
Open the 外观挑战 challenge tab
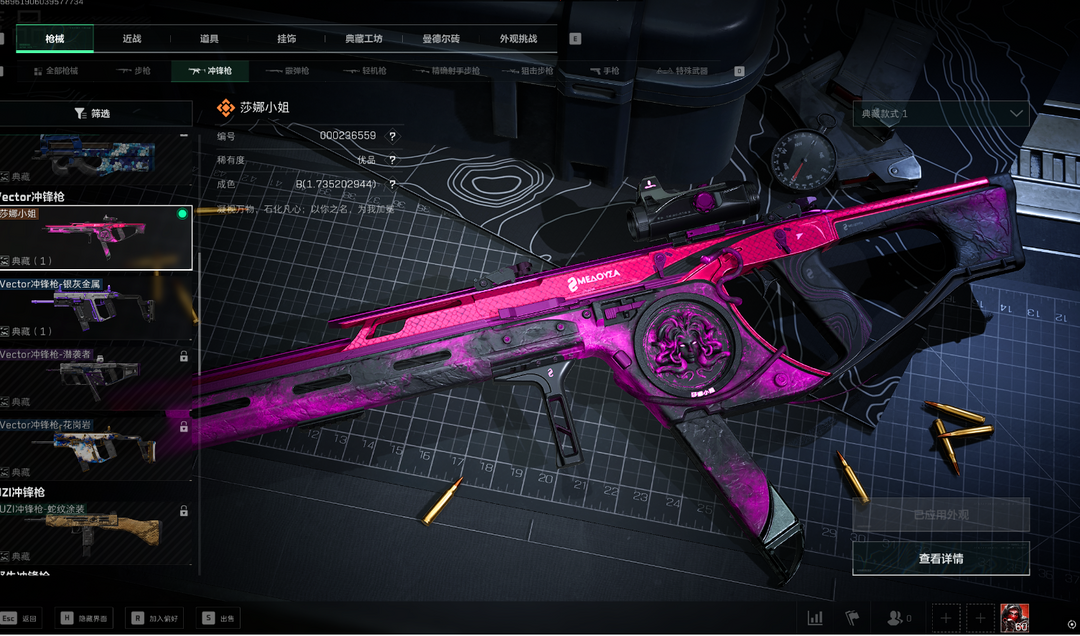(x=518, y=39)
